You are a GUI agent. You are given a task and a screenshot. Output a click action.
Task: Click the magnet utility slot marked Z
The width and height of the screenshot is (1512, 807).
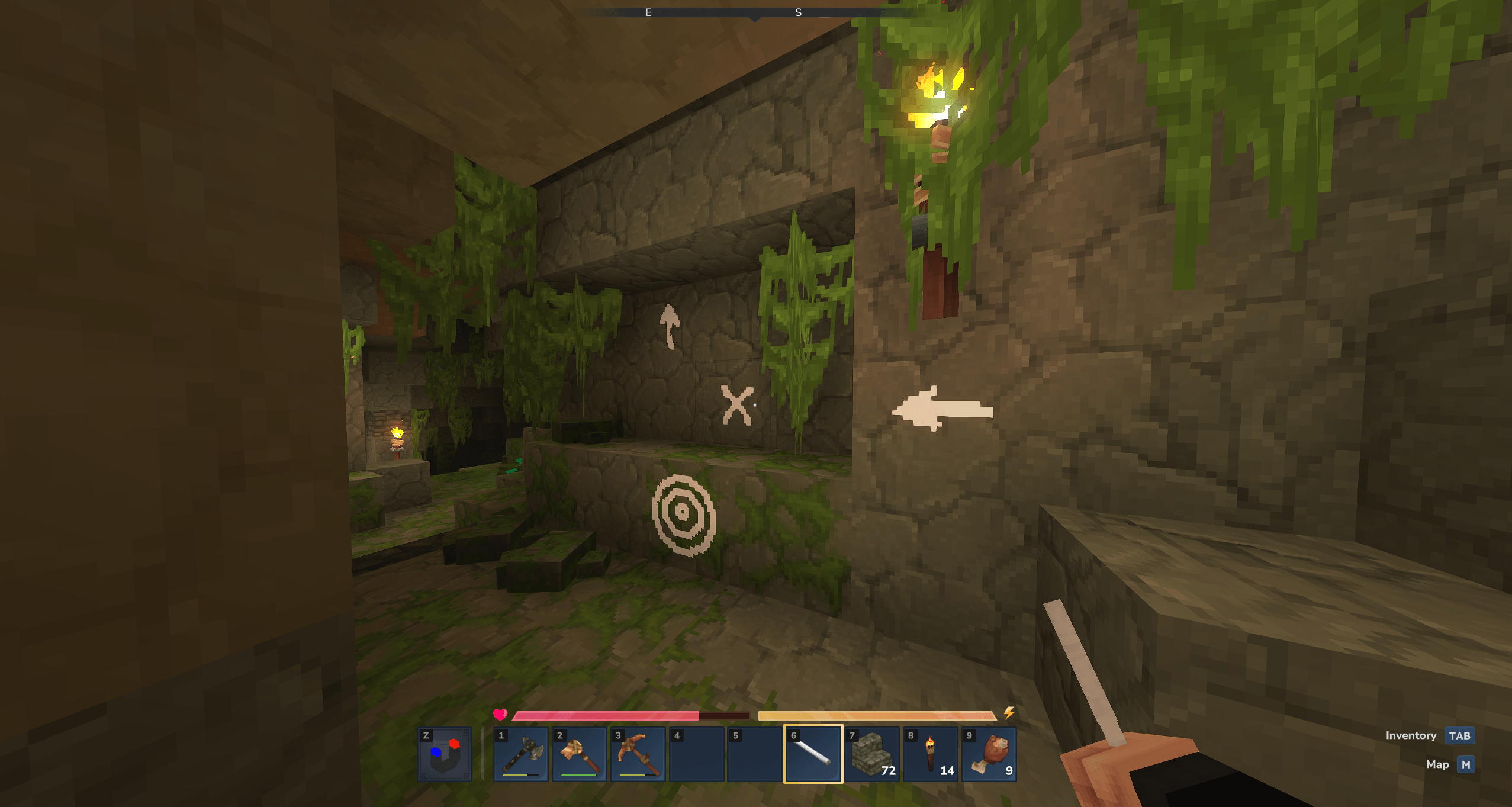(x=445, y=754)
